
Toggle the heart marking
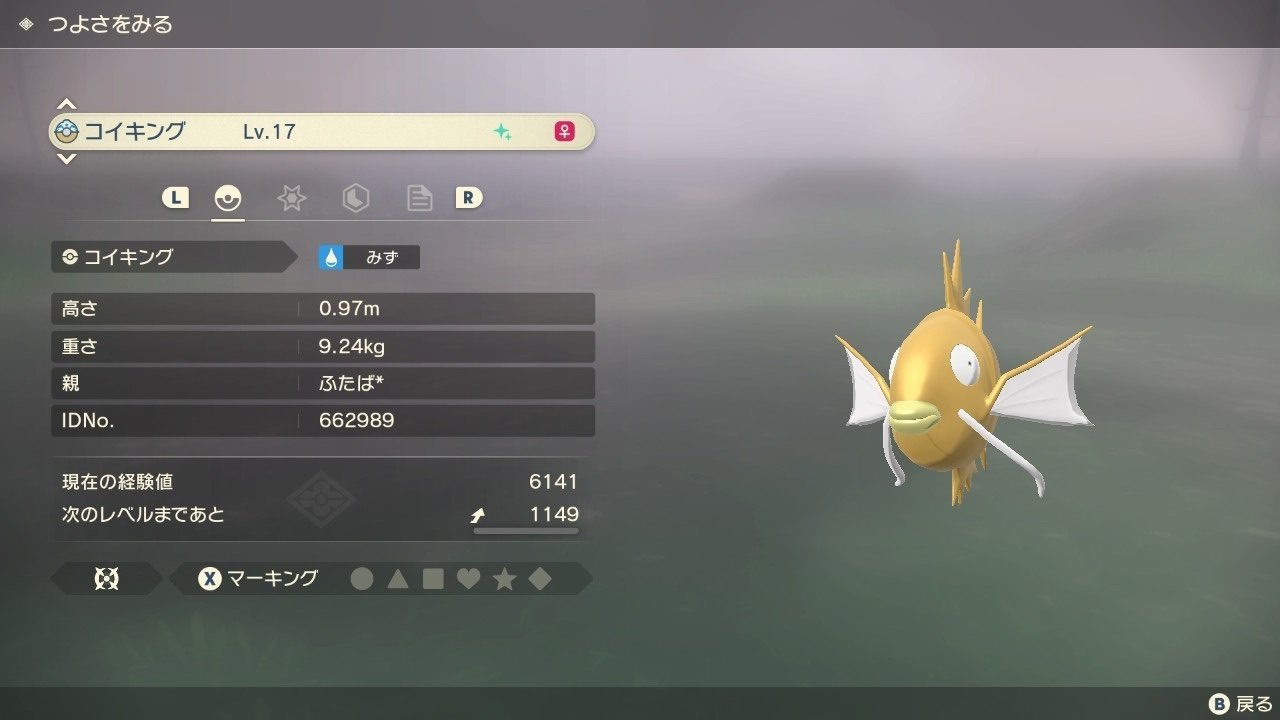tap(468, 579)
